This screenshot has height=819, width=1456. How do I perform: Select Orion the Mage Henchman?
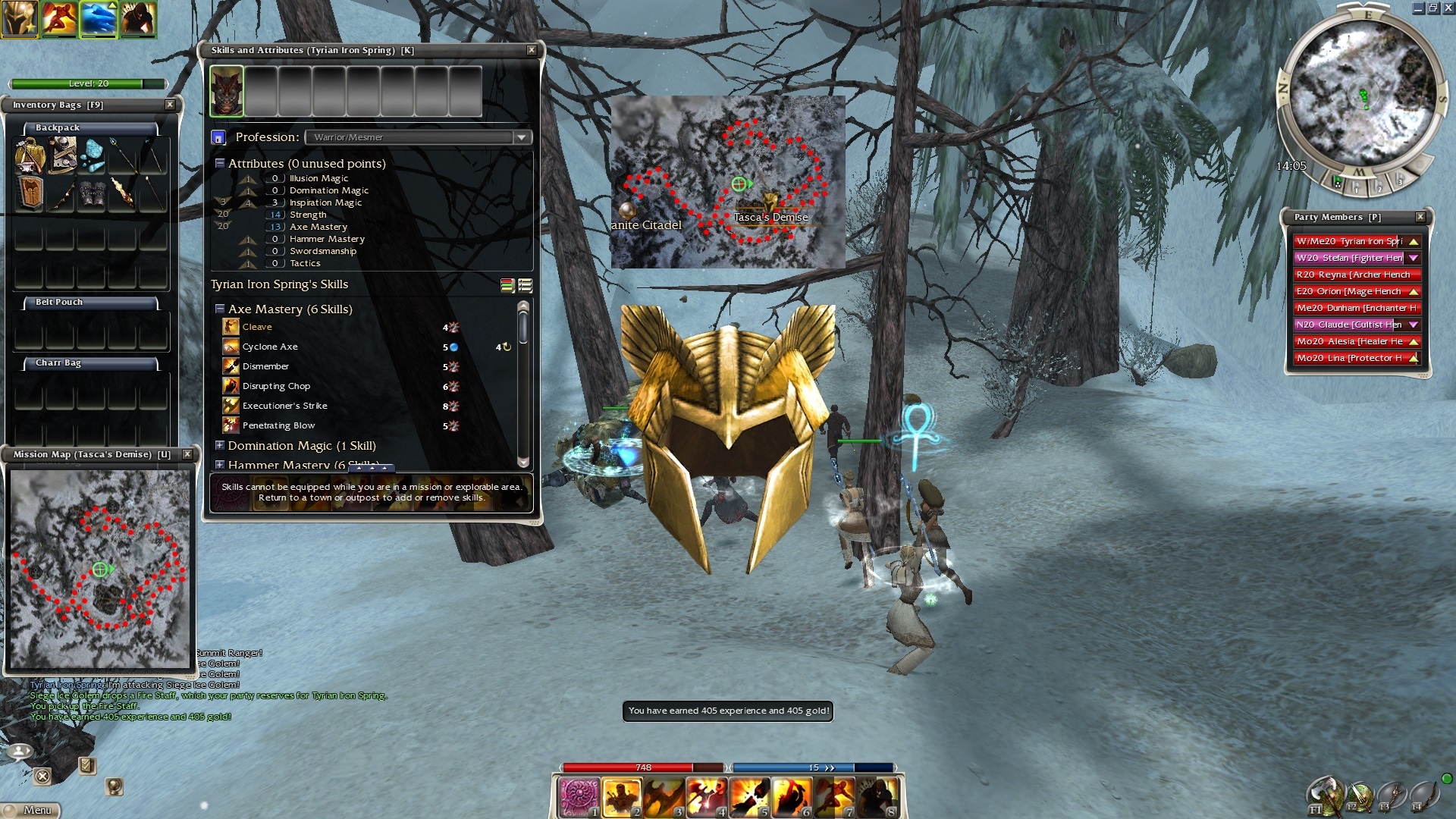[x=1349, y=291]
